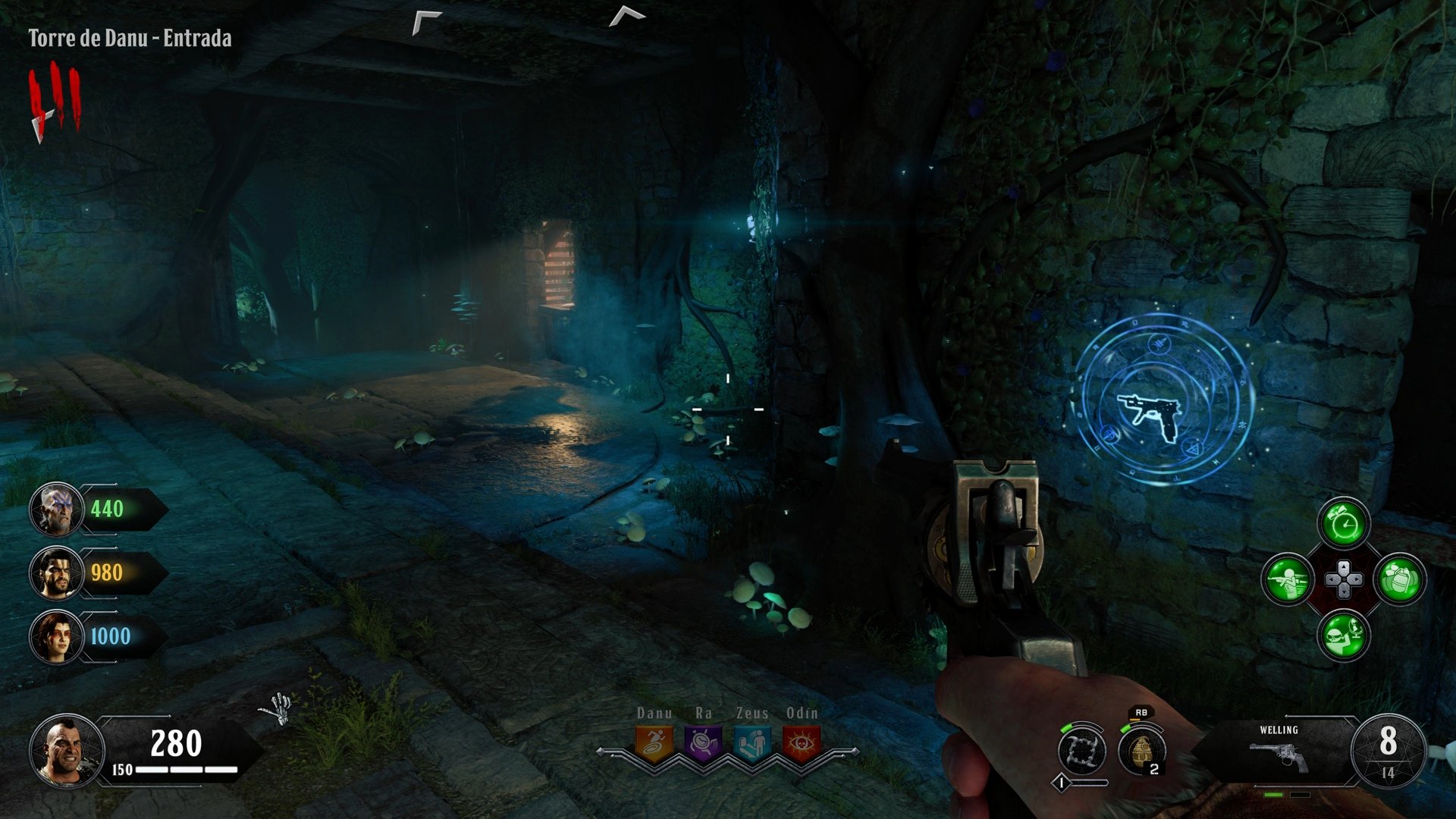The height and width of the screenshot is (819, 1456).
Task: Select the alarm clock elixir
Action: pyautogui.click(x=1344, y=524)
